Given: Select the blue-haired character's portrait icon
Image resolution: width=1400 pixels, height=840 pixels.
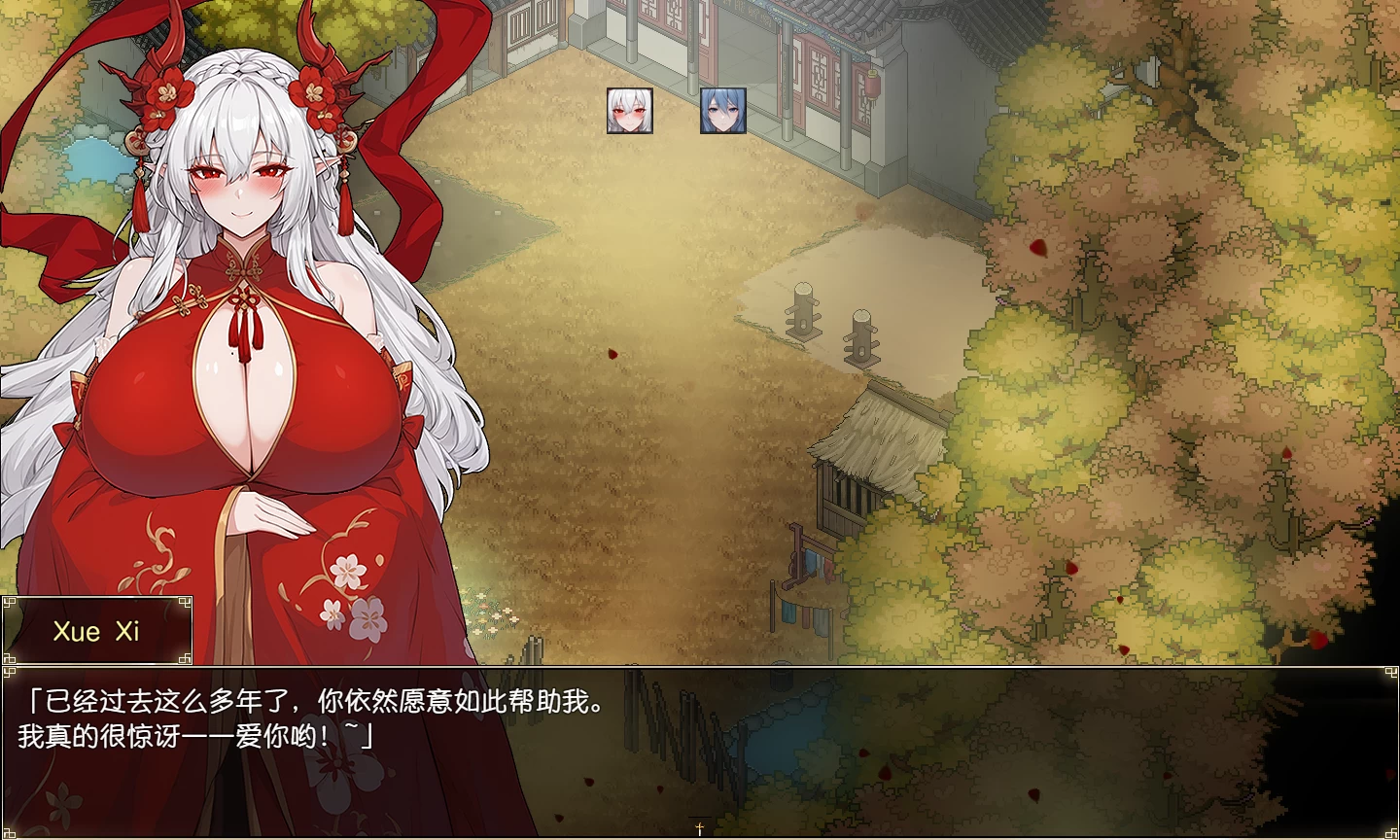Looking at the screenshot, I should pyautogui.click(x=723, y=112).
